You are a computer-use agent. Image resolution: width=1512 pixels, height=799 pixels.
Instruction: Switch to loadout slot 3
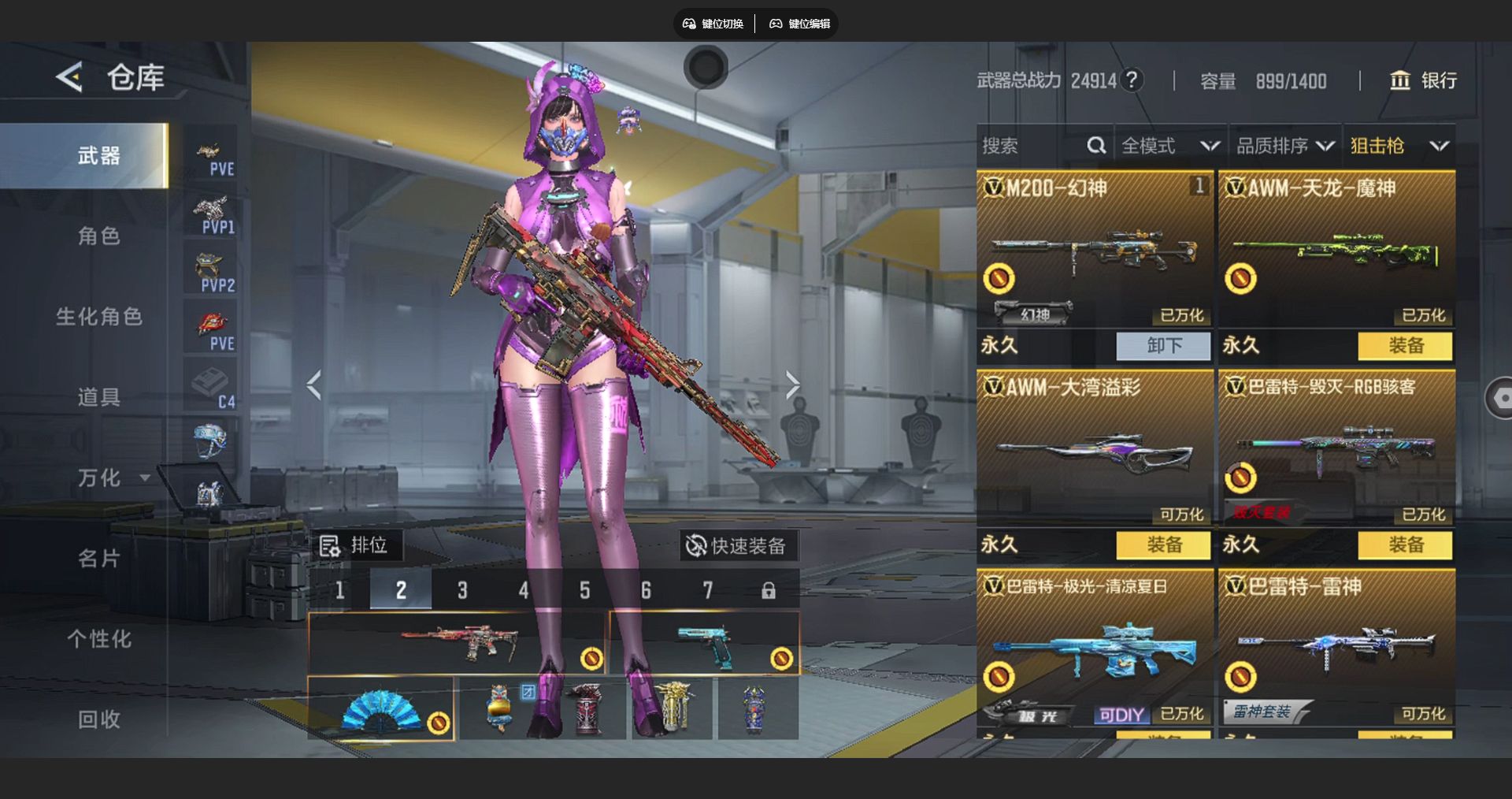(x=462, y=590)
